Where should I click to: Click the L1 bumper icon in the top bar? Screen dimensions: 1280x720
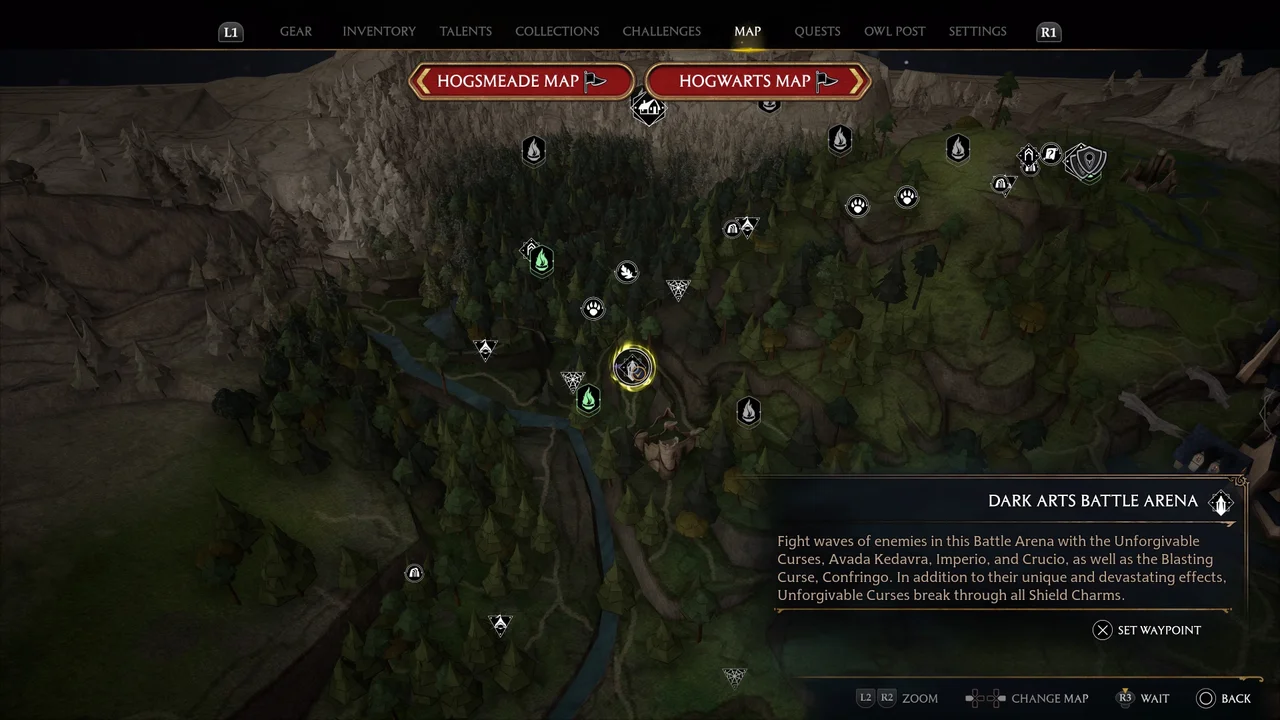[230, 31]
